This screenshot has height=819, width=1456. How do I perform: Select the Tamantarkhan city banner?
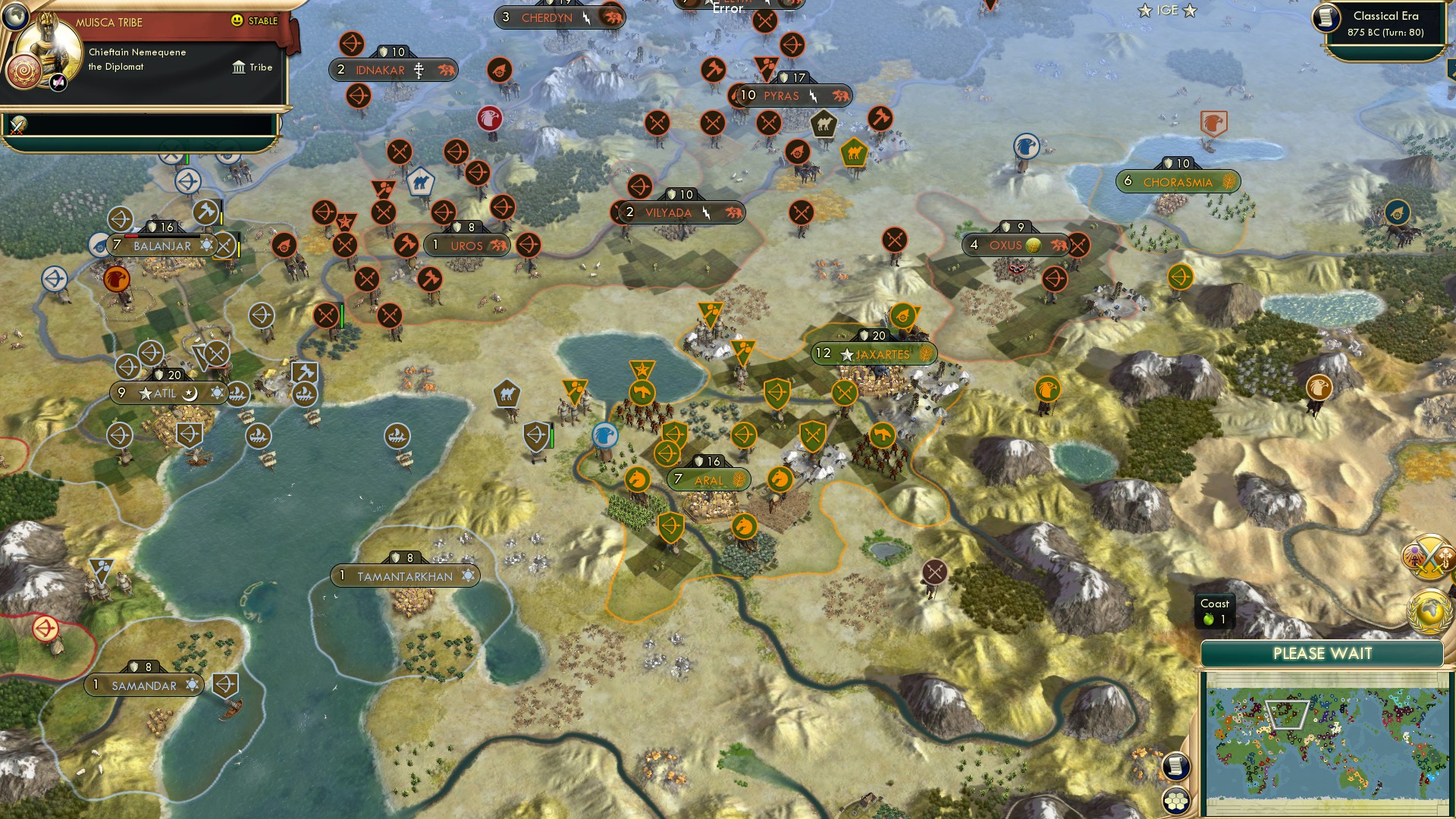tap(406, 575)
